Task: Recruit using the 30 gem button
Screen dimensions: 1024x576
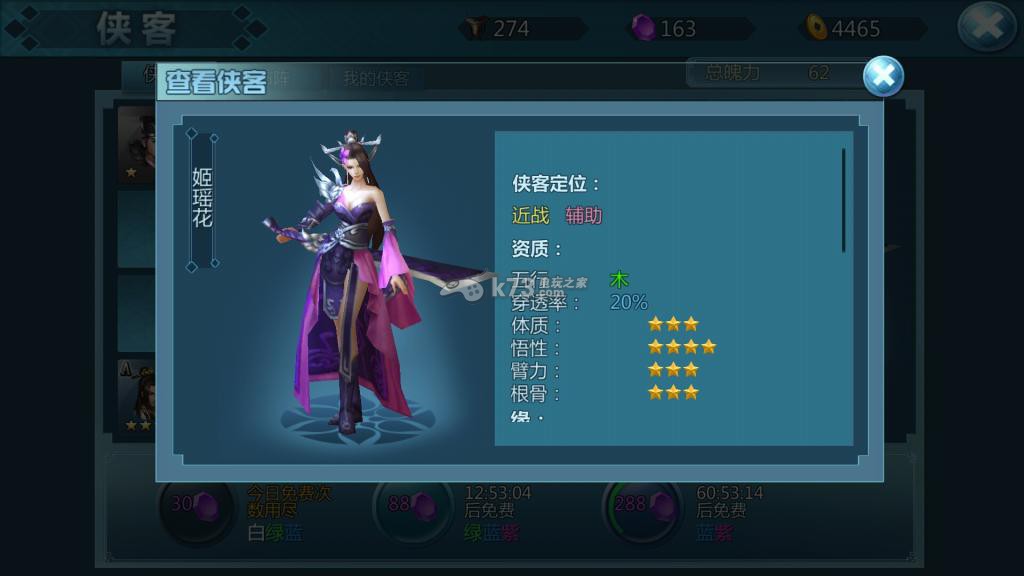Action: pyautogui.click(x=196, y=506)
